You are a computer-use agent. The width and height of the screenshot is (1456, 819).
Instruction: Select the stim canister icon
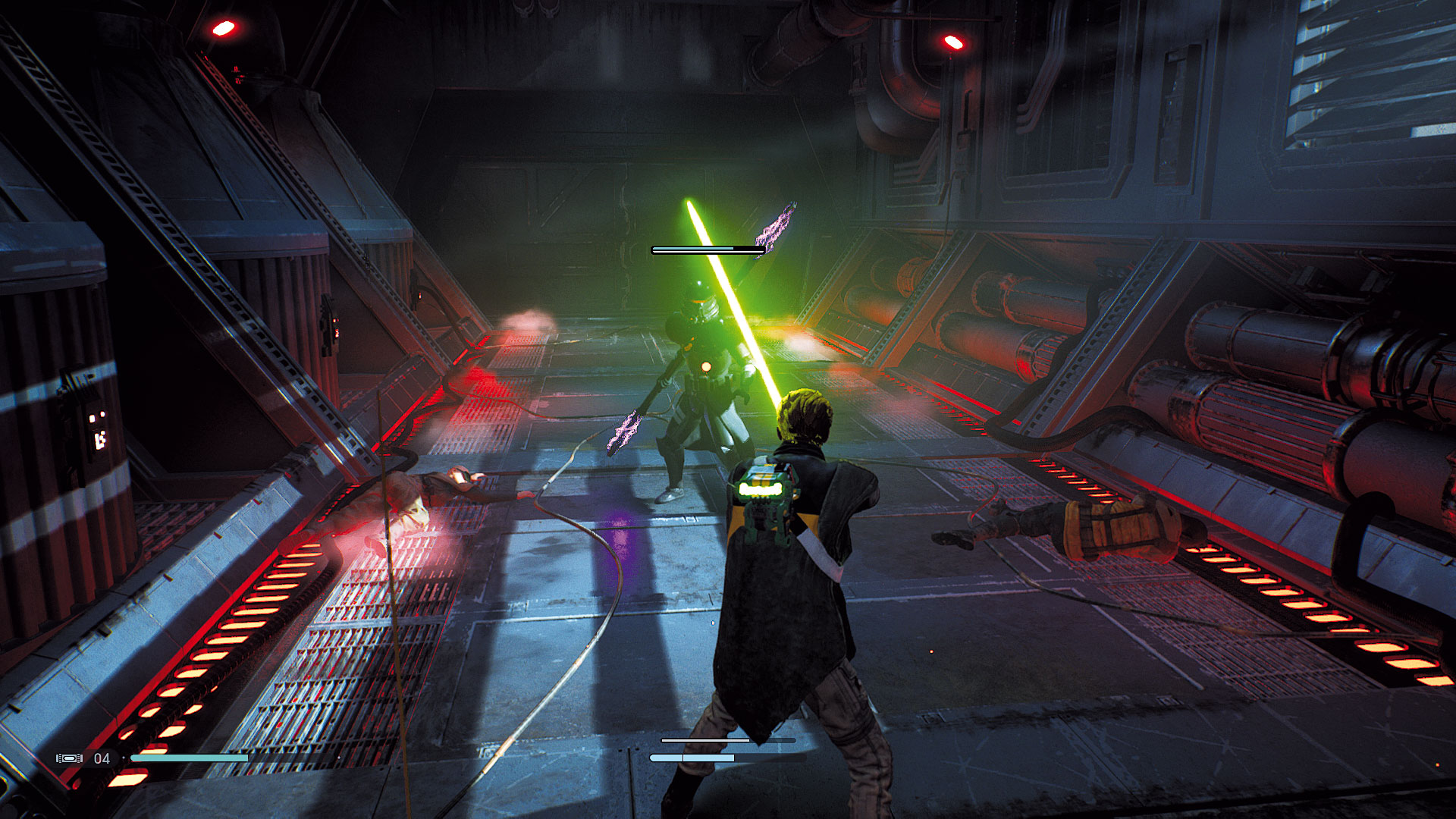pyautogui.click(x=69, y=758)
